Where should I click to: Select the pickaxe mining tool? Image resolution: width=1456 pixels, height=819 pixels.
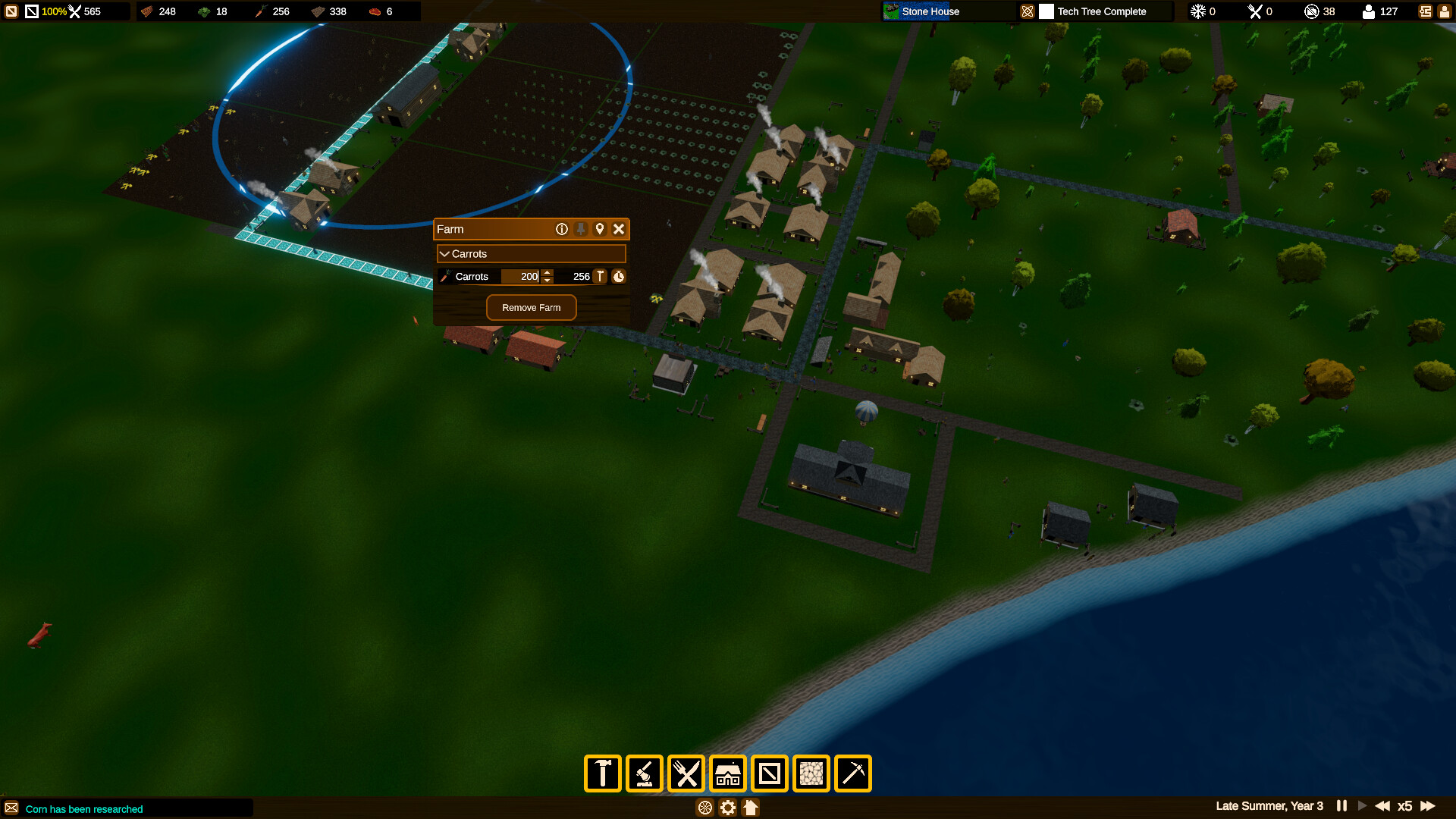click(852, 773)
